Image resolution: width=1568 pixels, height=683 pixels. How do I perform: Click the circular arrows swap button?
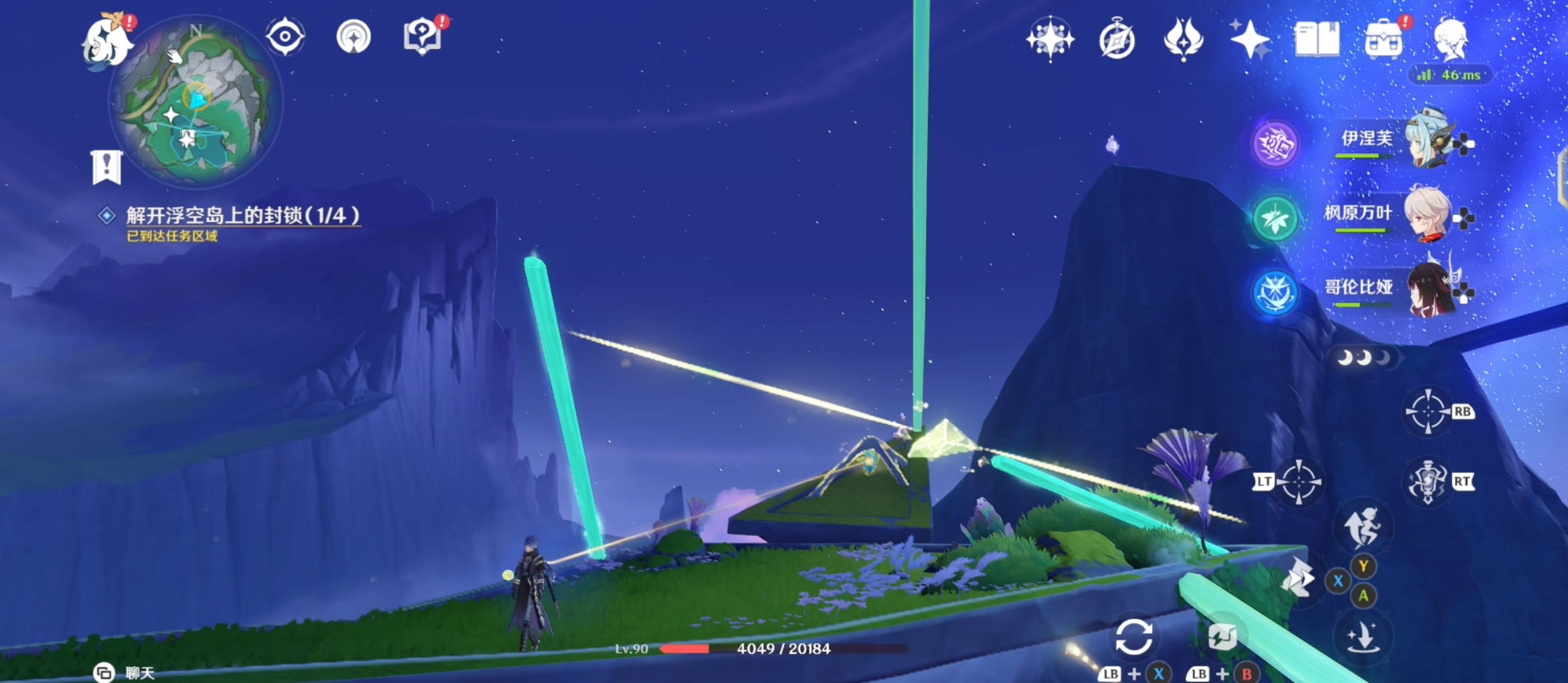(1133, 637)
